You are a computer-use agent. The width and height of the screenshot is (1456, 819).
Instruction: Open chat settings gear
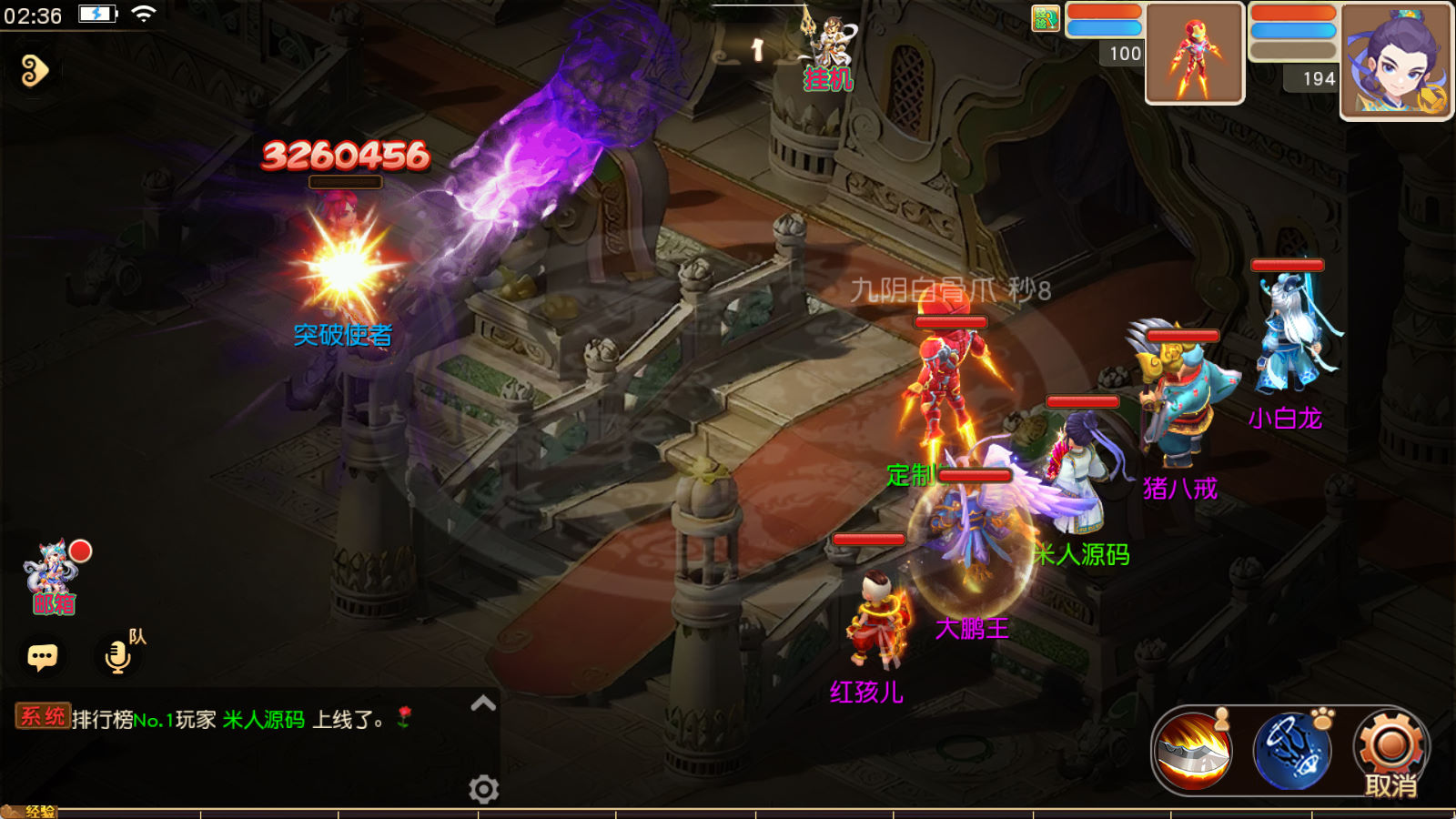pos(483,788)
